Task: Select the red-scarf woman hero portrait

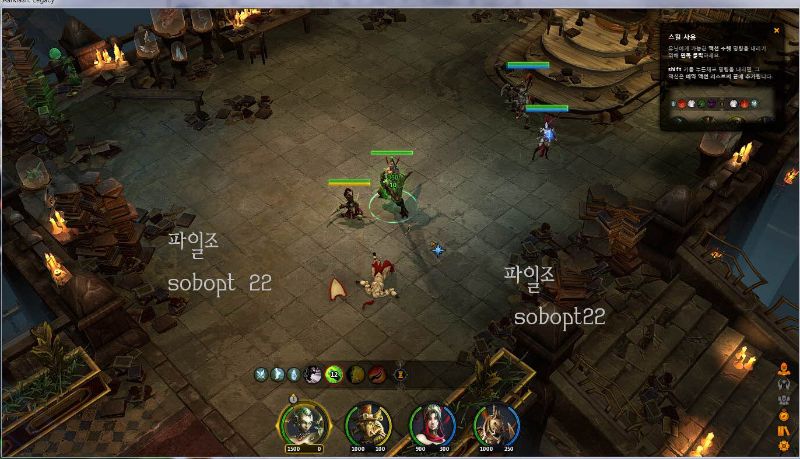Action: click(432, 422)
